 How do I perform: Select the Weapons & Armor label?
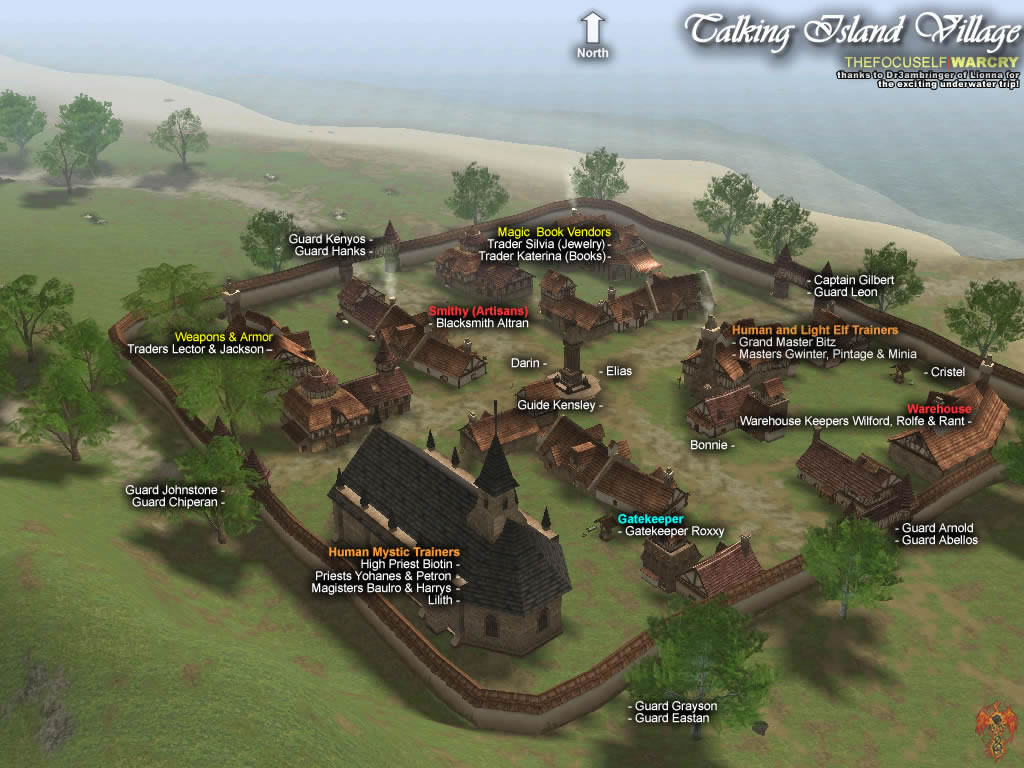coord(223,337)
